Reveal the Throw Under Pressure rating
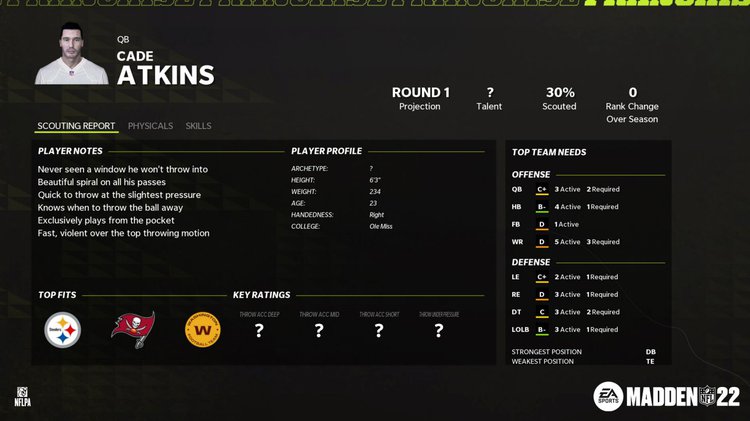Screen dimensions: 750x421 [x=439, y=330]
